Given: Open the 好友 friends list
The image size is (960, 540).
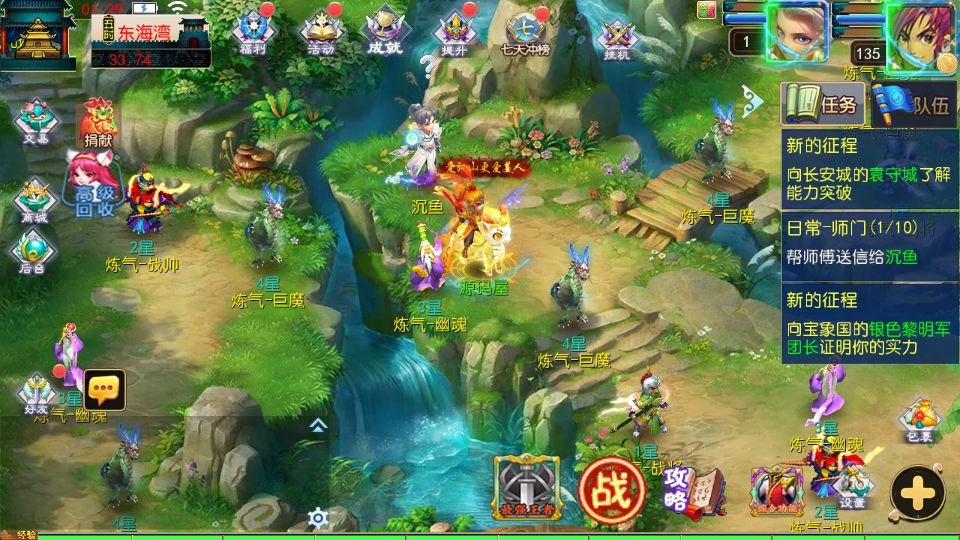Looking at the screenshot, I should click(x=37, y=393).
